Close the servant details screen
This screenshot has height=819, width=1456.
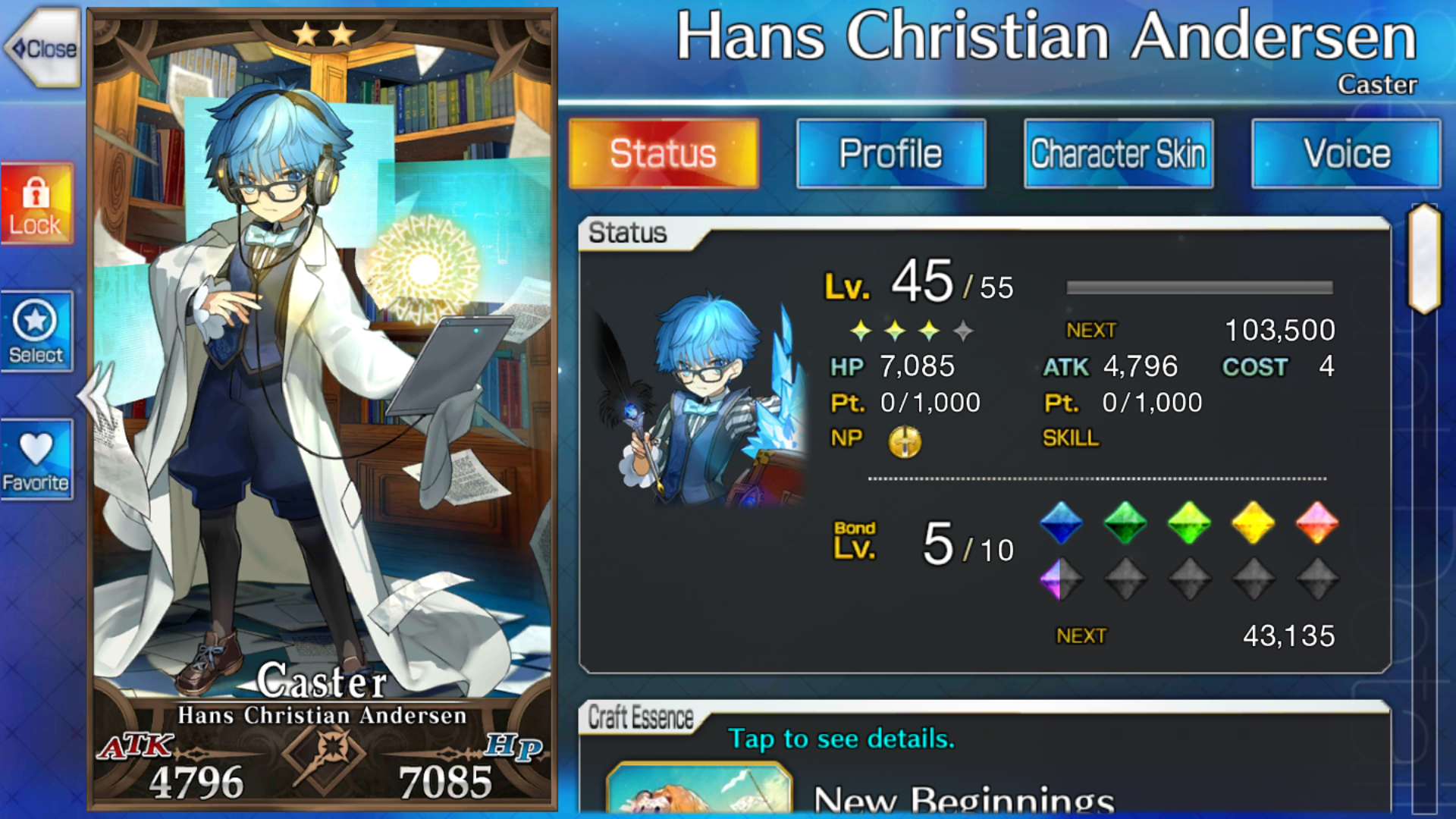pos(44,49)
